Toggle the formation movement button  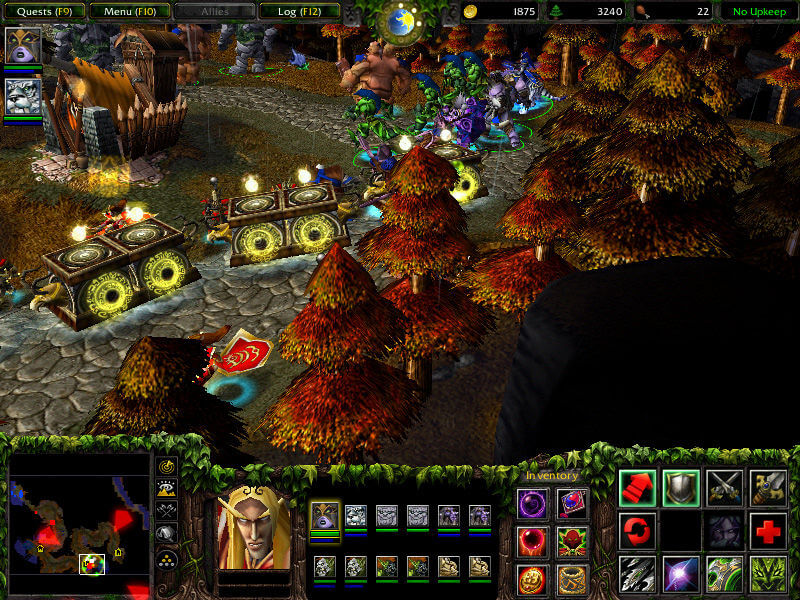coord(167,559)
